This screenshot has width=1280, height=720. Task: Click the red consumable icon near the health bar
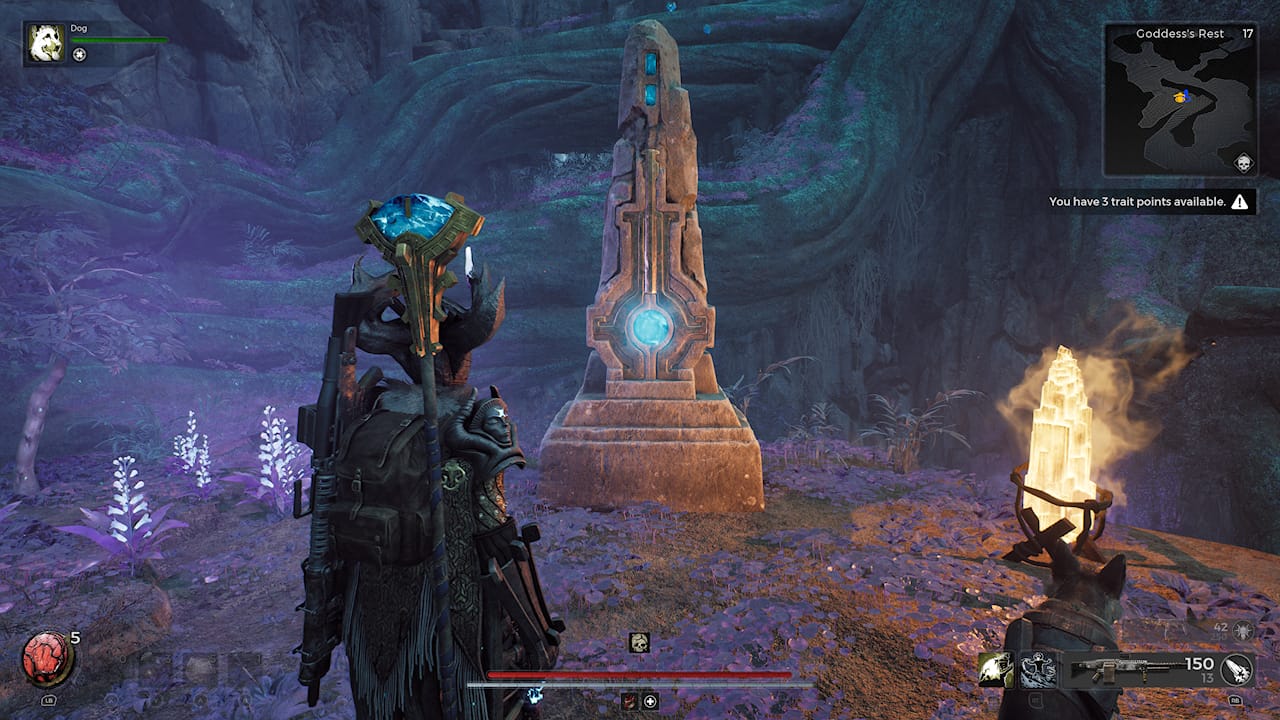click(x=629, y=702)
